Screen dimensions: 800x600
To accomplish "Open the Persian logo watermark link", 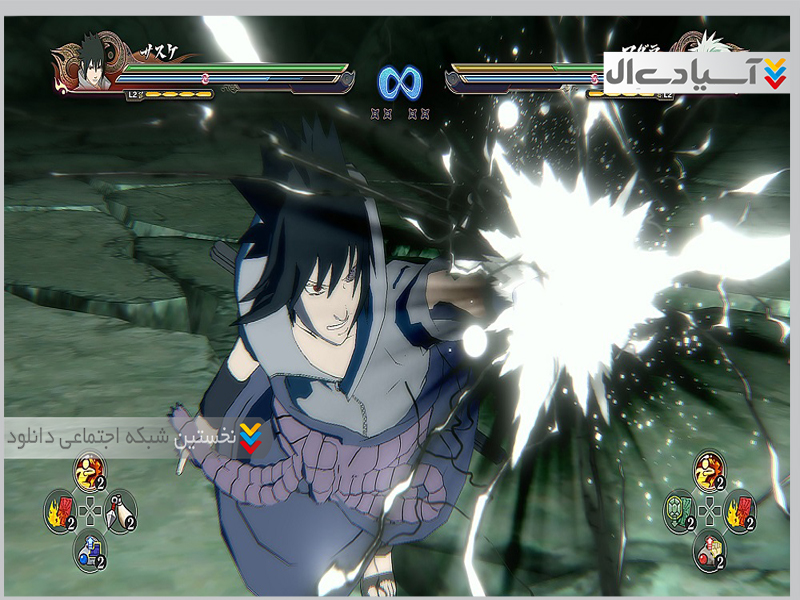I will tap(695, 72).
